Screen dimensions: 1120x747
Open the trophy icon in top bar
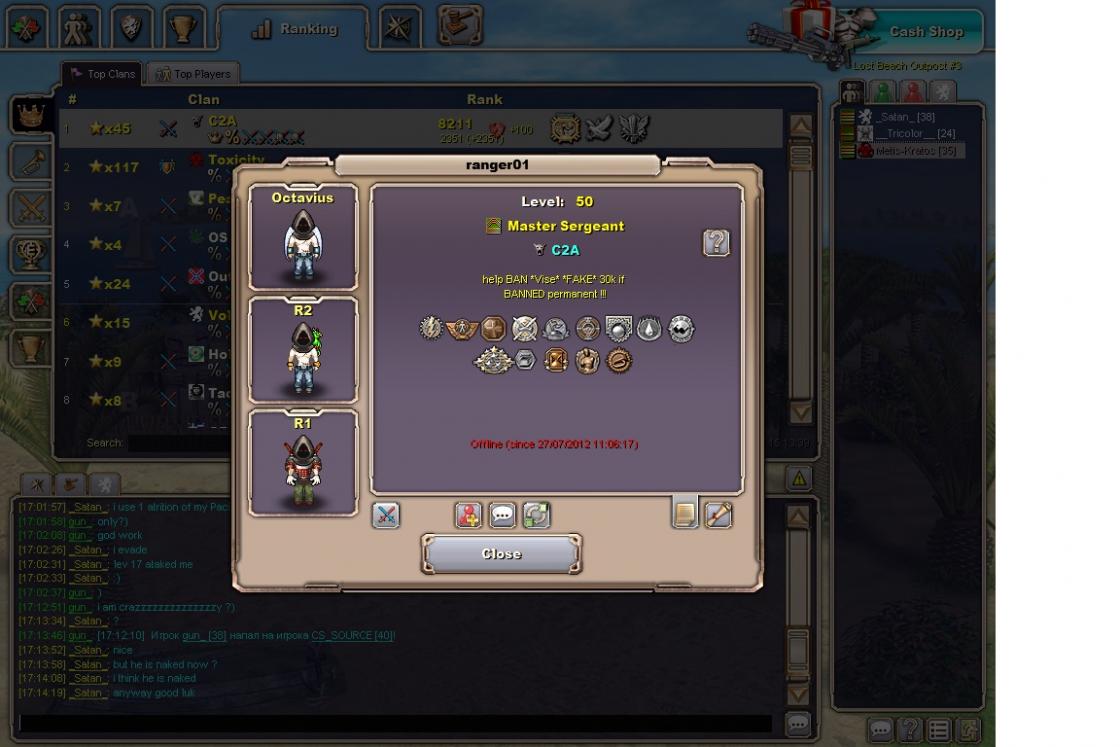pyautogui.click(x=183, y=27)
